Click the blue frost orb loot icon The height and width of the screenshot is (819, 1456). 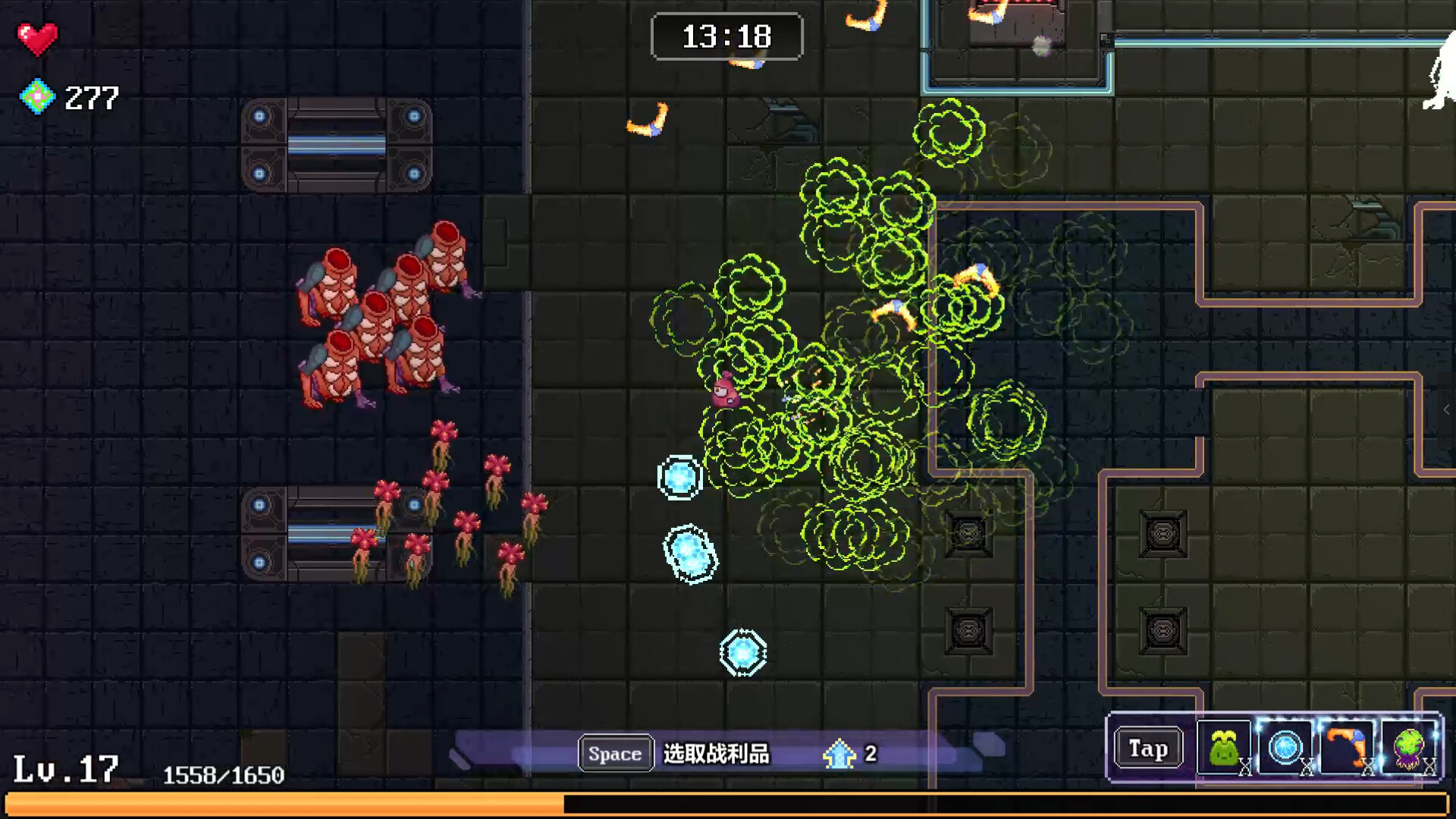1285,749
